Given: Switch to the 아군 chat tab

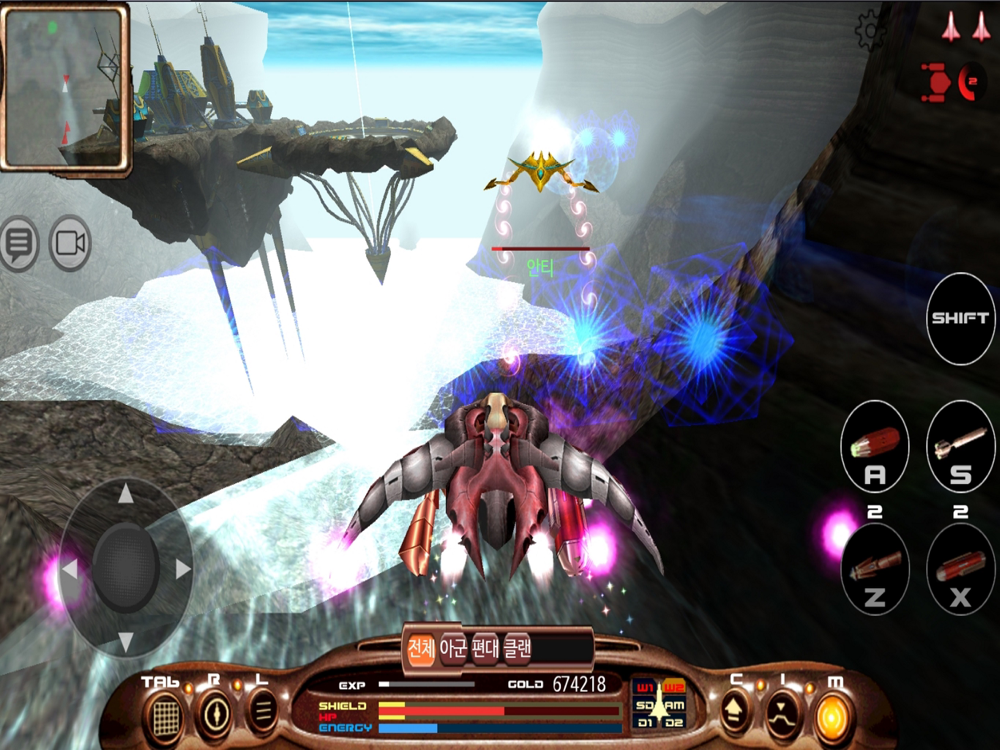Looking at the screenshot, I should click(455, 649).
